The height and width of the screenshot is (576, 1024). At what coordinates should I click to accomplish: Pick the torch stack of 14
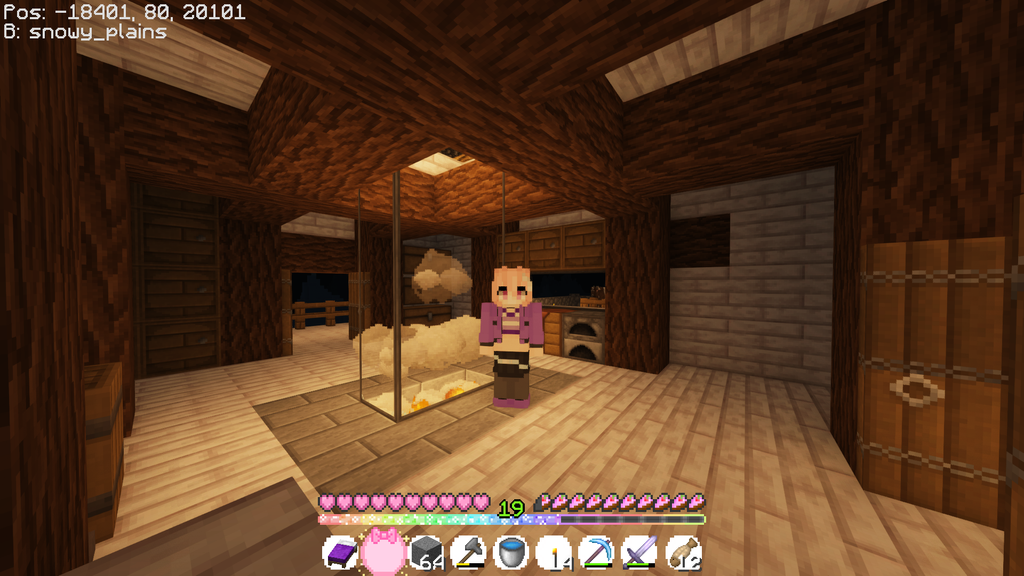(x=554, y=552)
